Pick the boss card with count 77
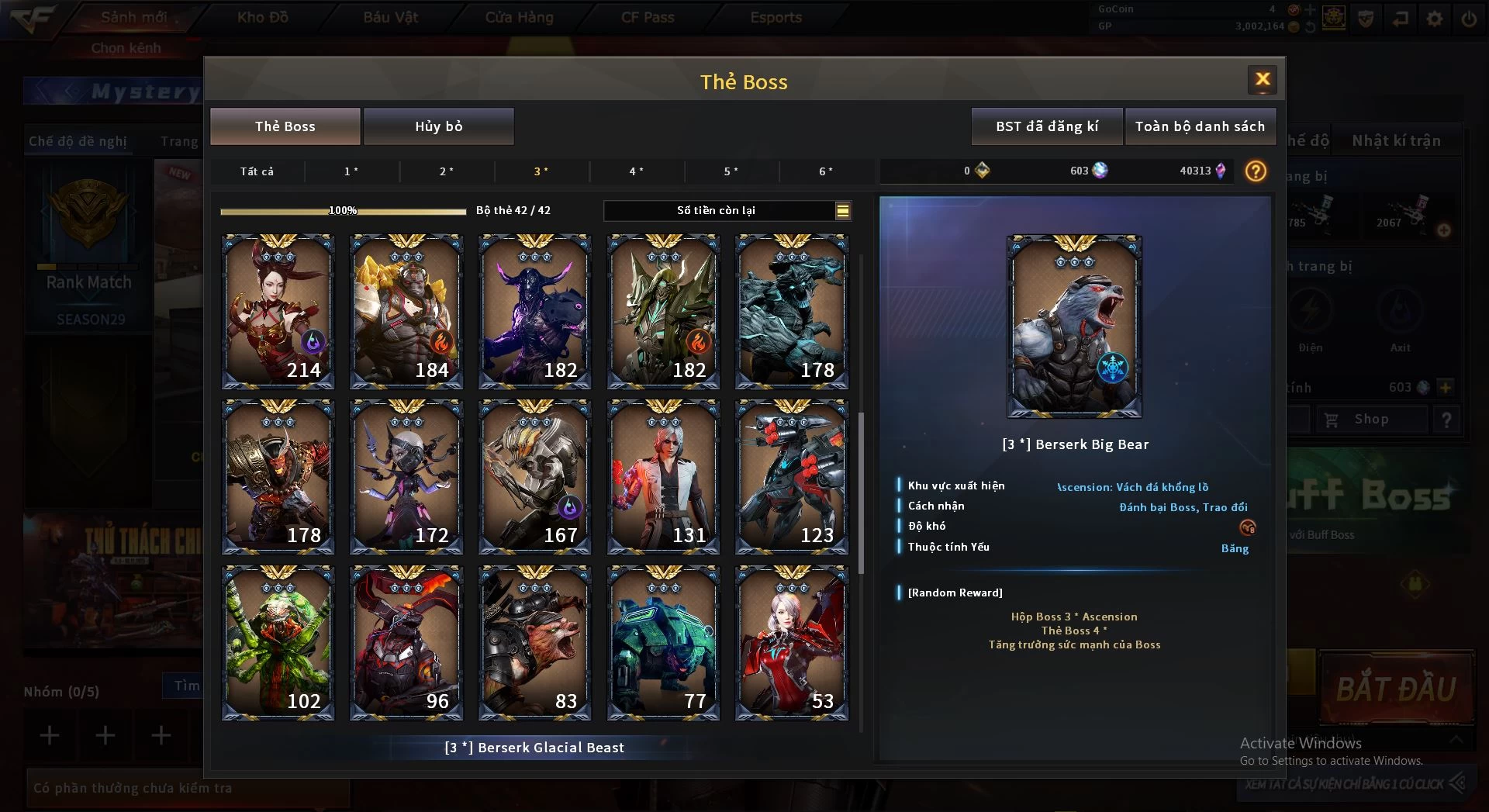Viewport: 1489px width, 812px height. [663, 643]
